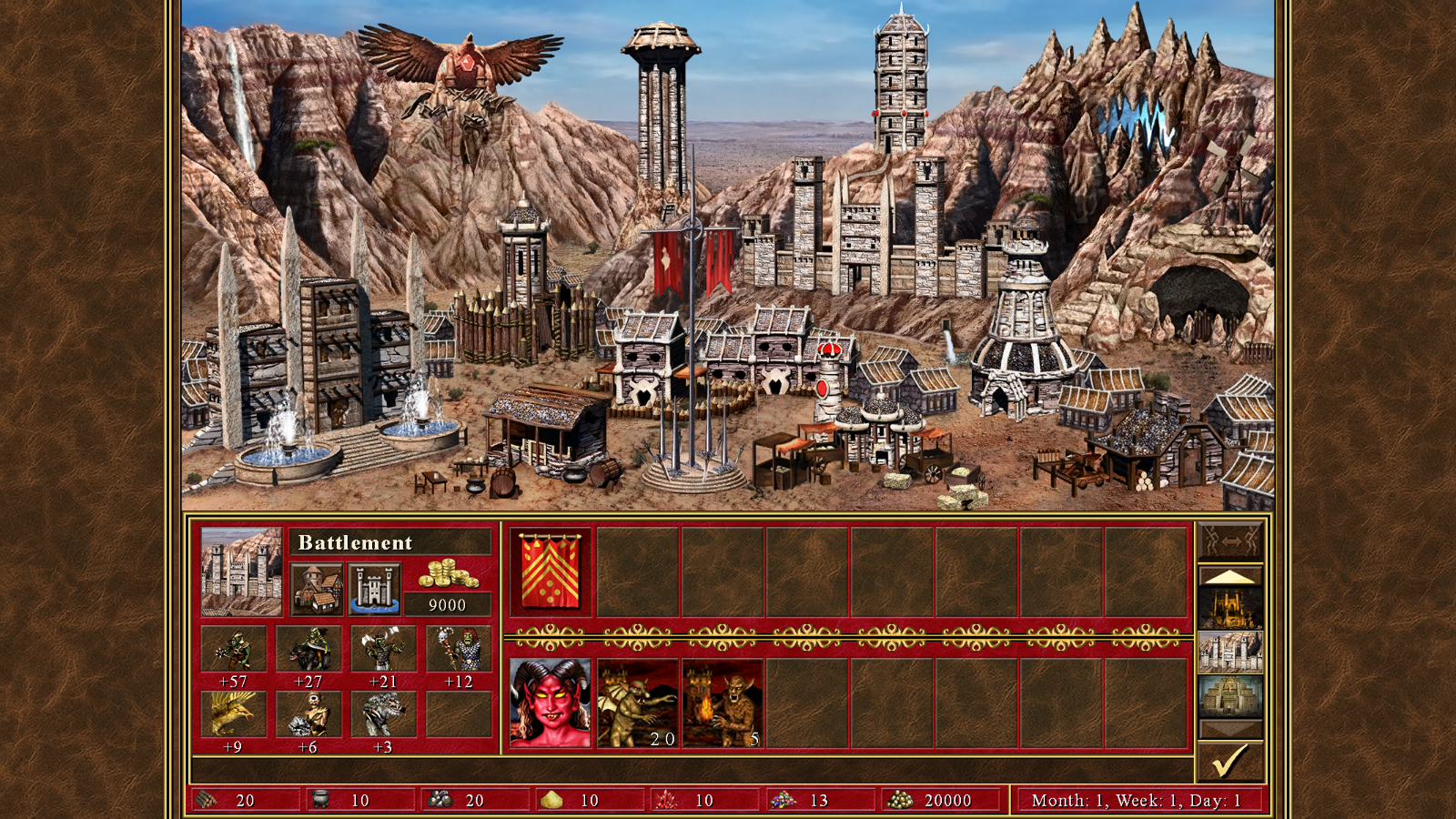View the cyclops growth icon showing +6
This screenshot has width=1456, height=819.
308,714
